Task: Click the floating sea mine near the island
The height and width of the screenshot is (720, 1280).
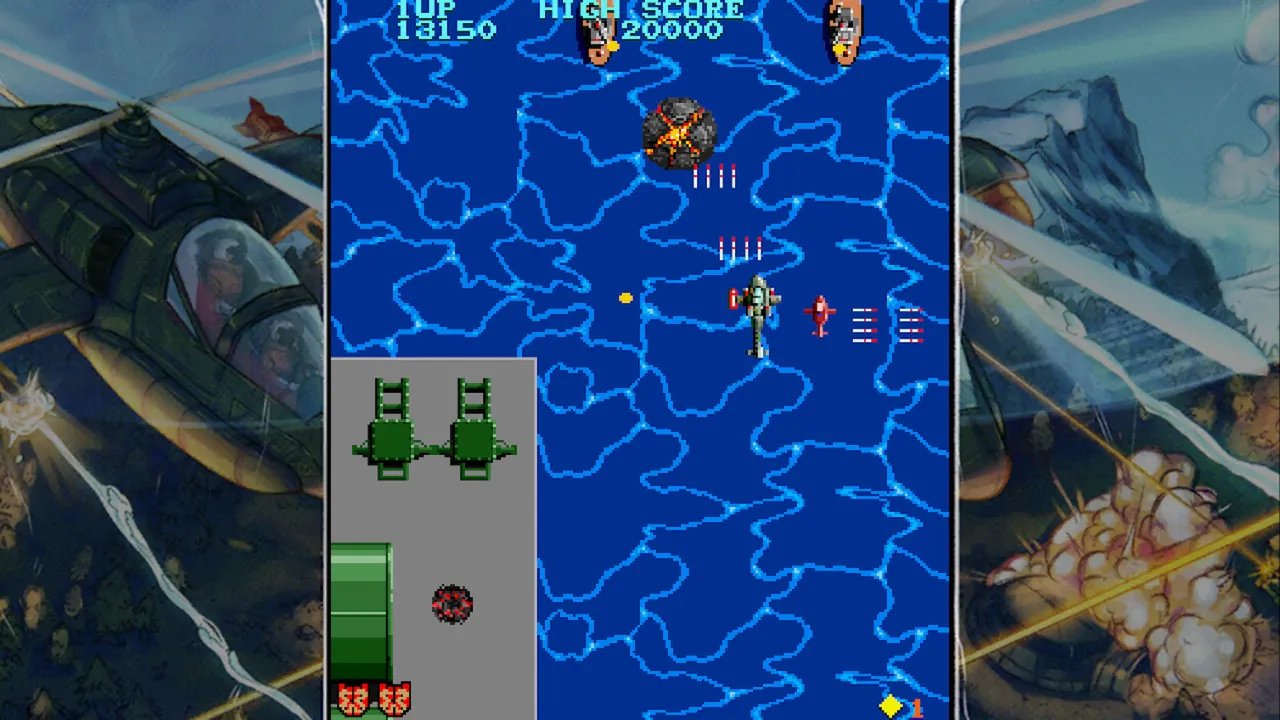Action: [x=452, y=603]
